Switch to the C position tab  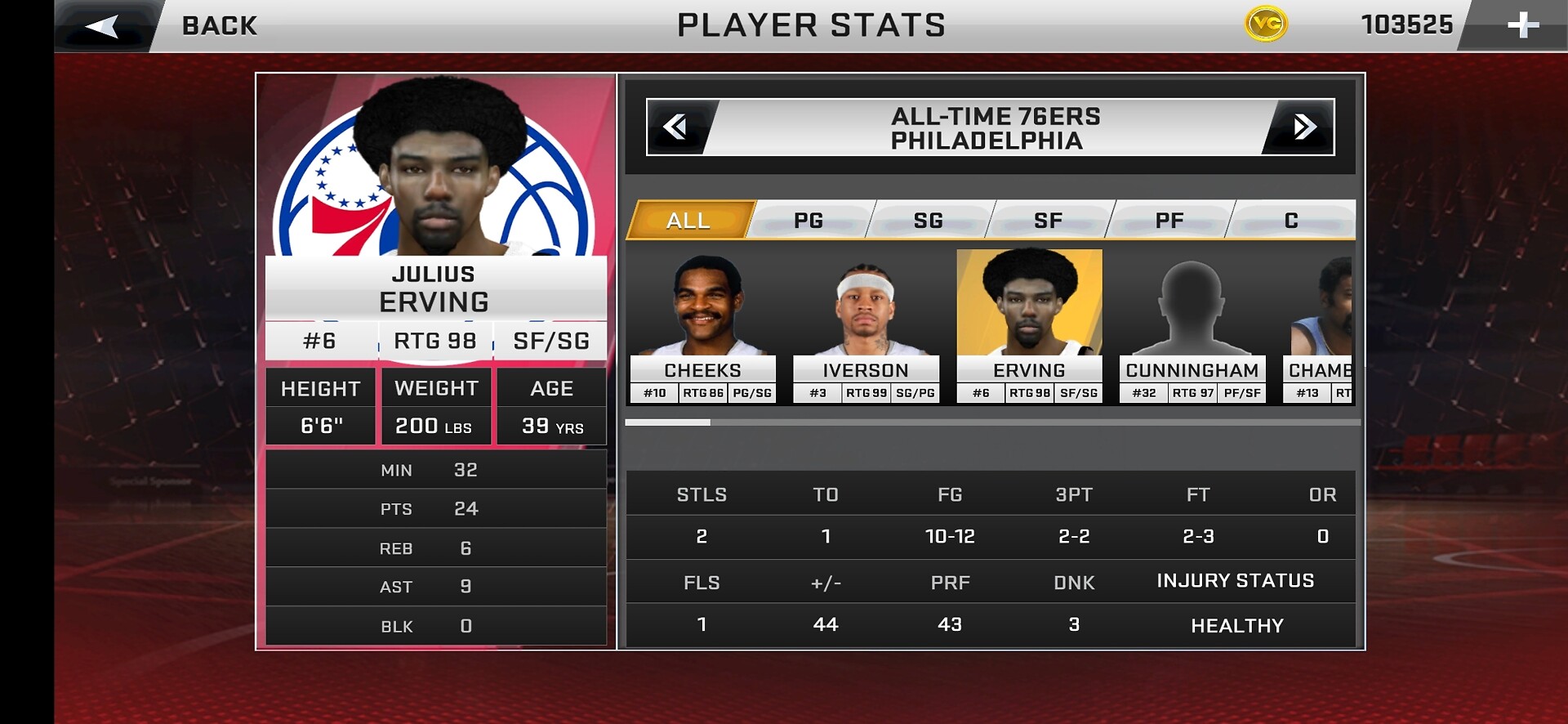(x=1291, y=221)
